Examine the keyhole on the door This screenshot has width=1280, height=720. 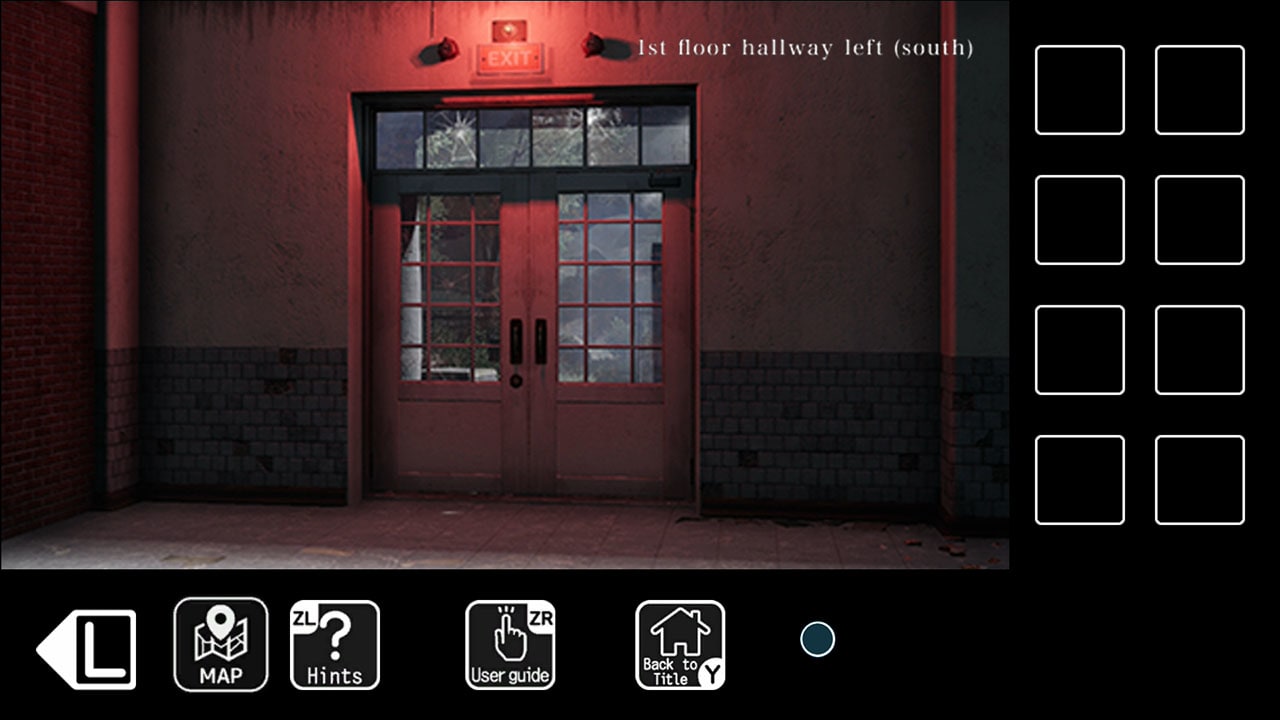click(x=517, y=378)
